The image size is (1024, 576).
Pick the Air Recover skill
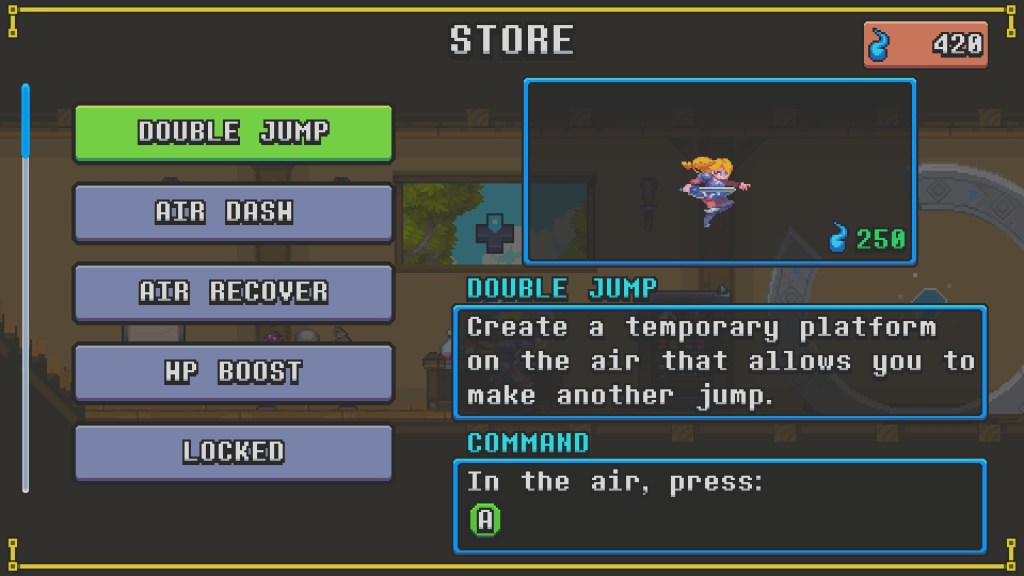[x=233, y=292]
